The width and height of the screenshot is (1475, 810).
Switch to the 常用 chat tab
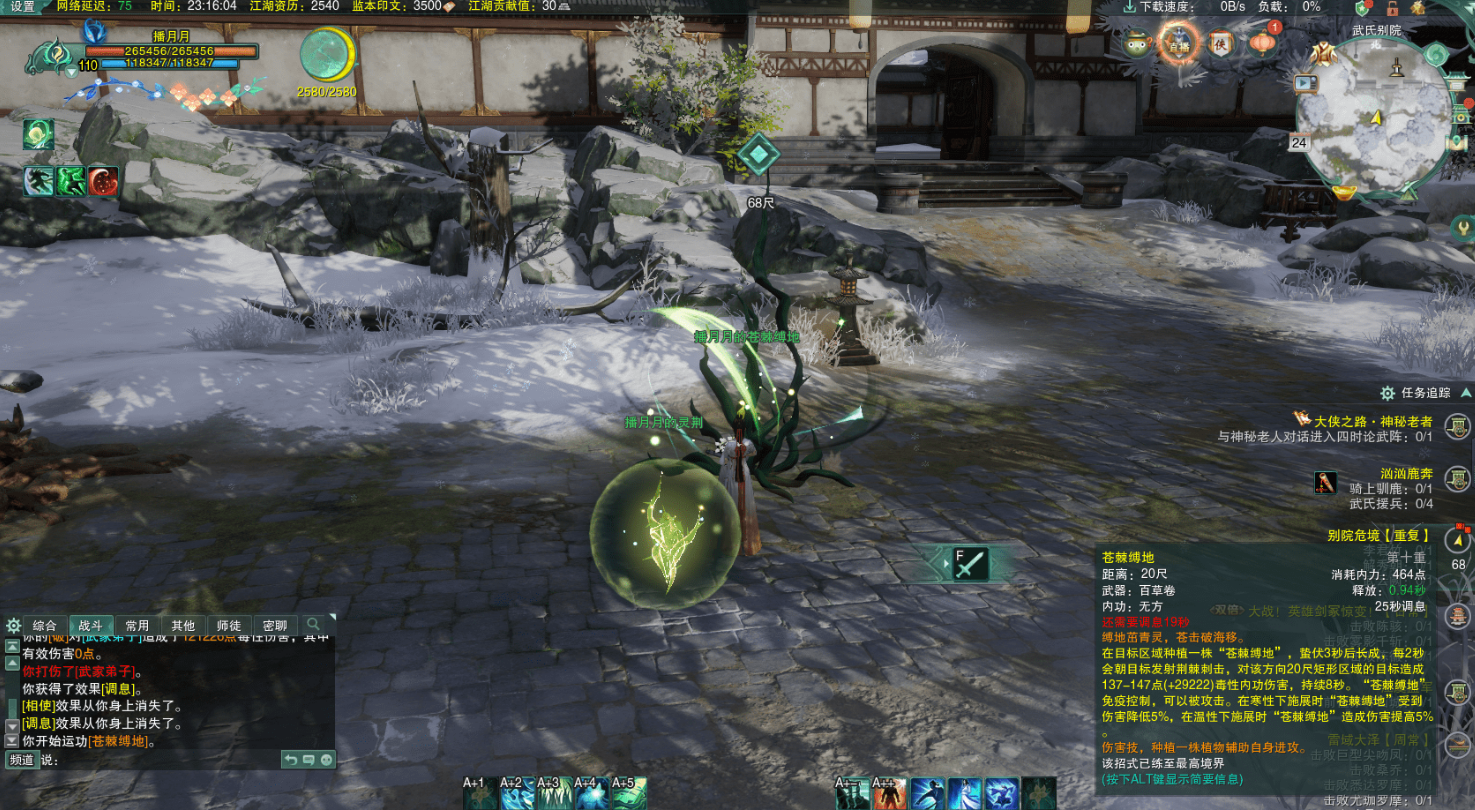pos(137,625)
